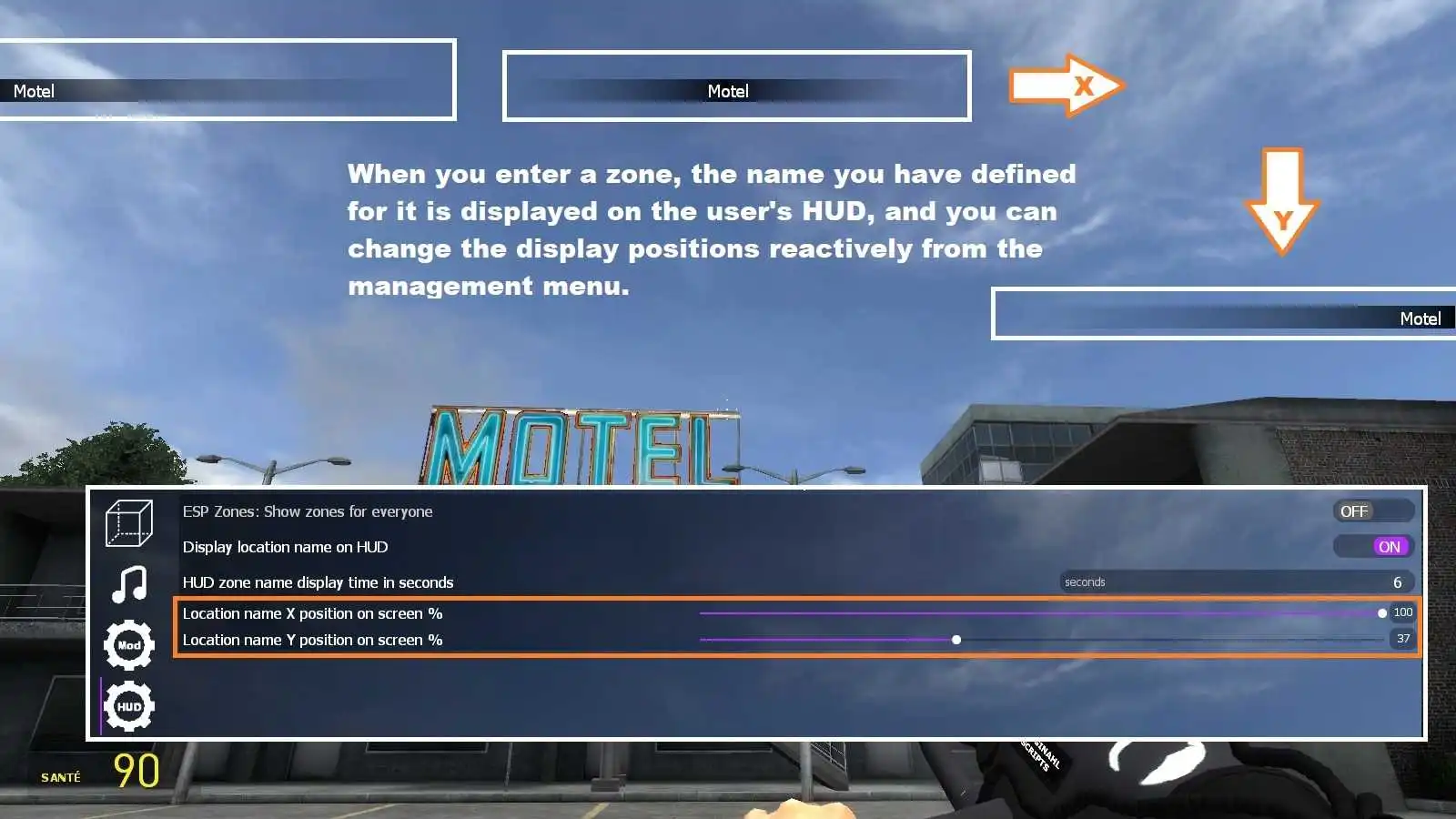Open the music note audio settings icon
1456x819 pixels.
(x=128, y=585)
